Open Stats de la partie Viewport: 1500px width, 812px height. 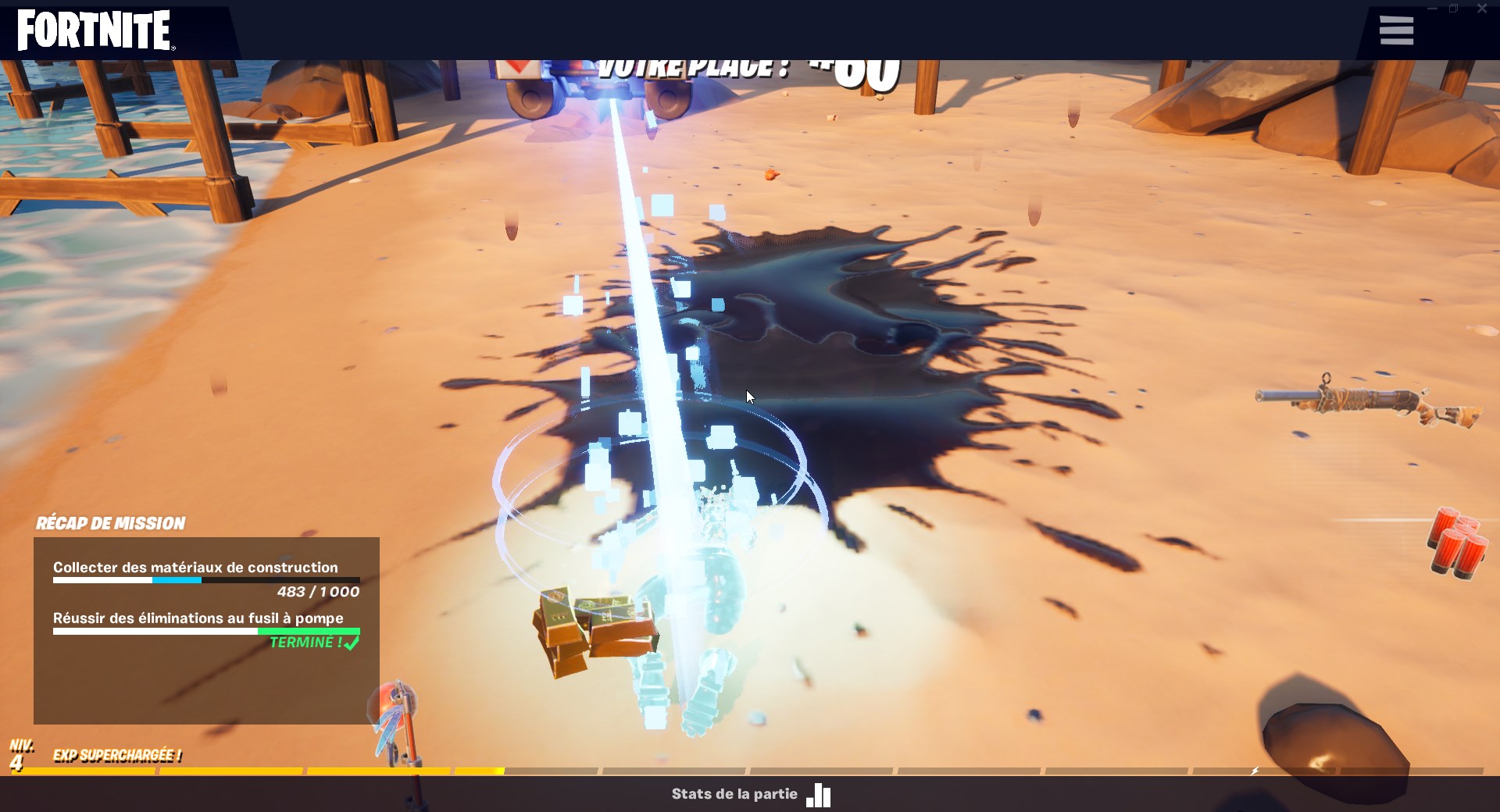734,794
